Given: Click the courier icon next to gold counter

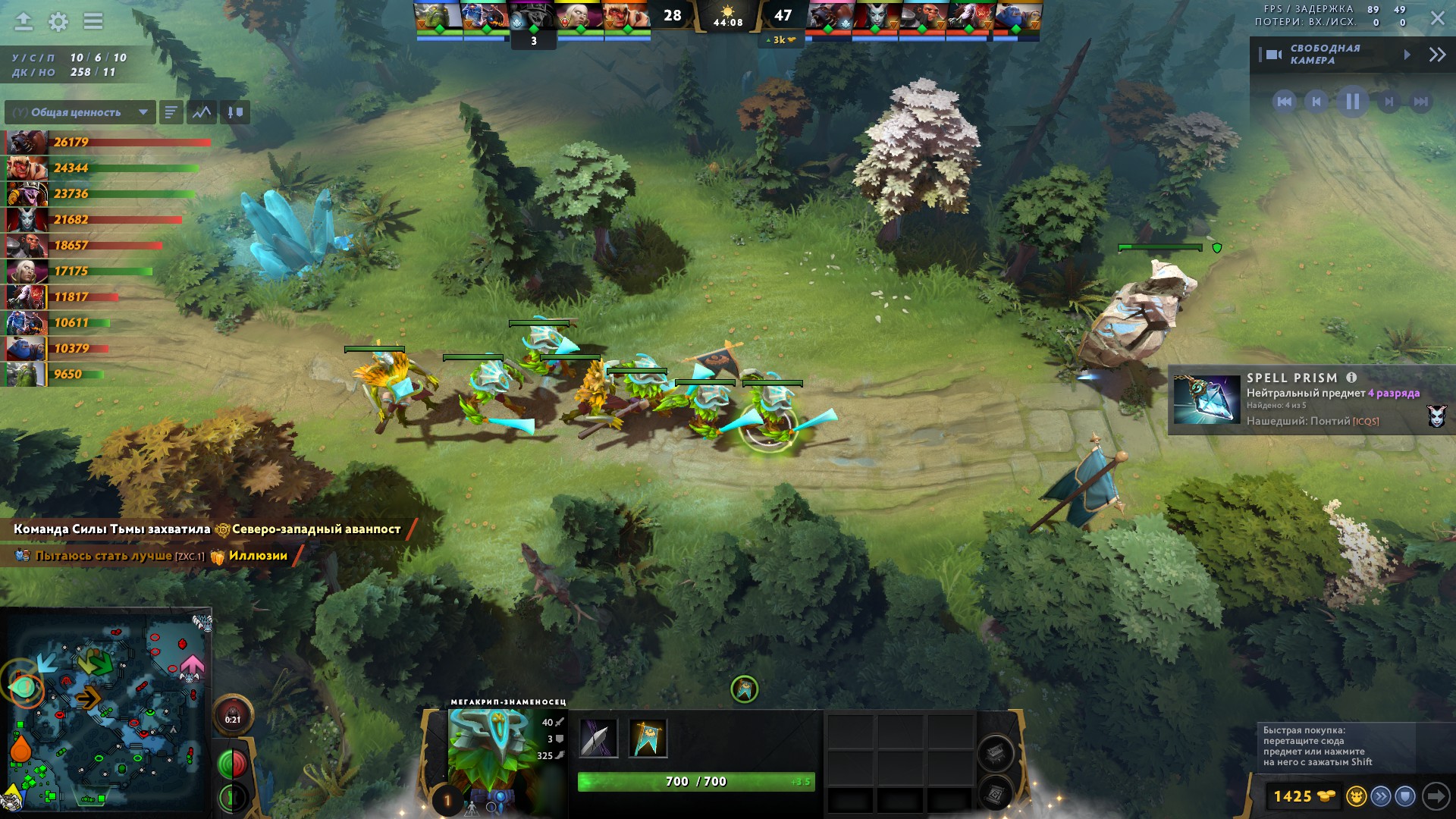Looking at the screenshot, I should coord(1357,797).
